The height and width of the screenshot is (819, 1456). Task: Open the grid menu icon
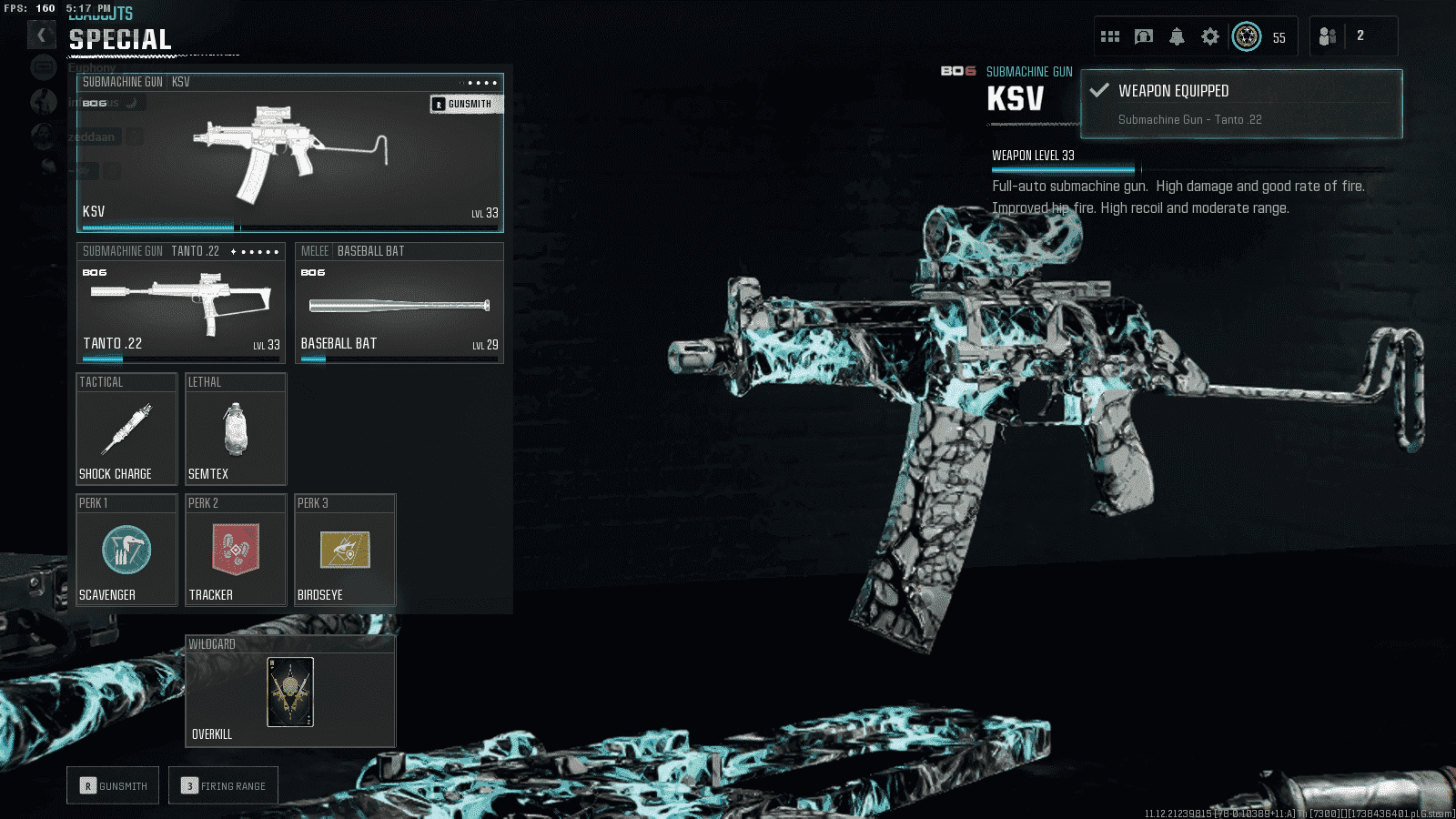(x=1110, y=36)
